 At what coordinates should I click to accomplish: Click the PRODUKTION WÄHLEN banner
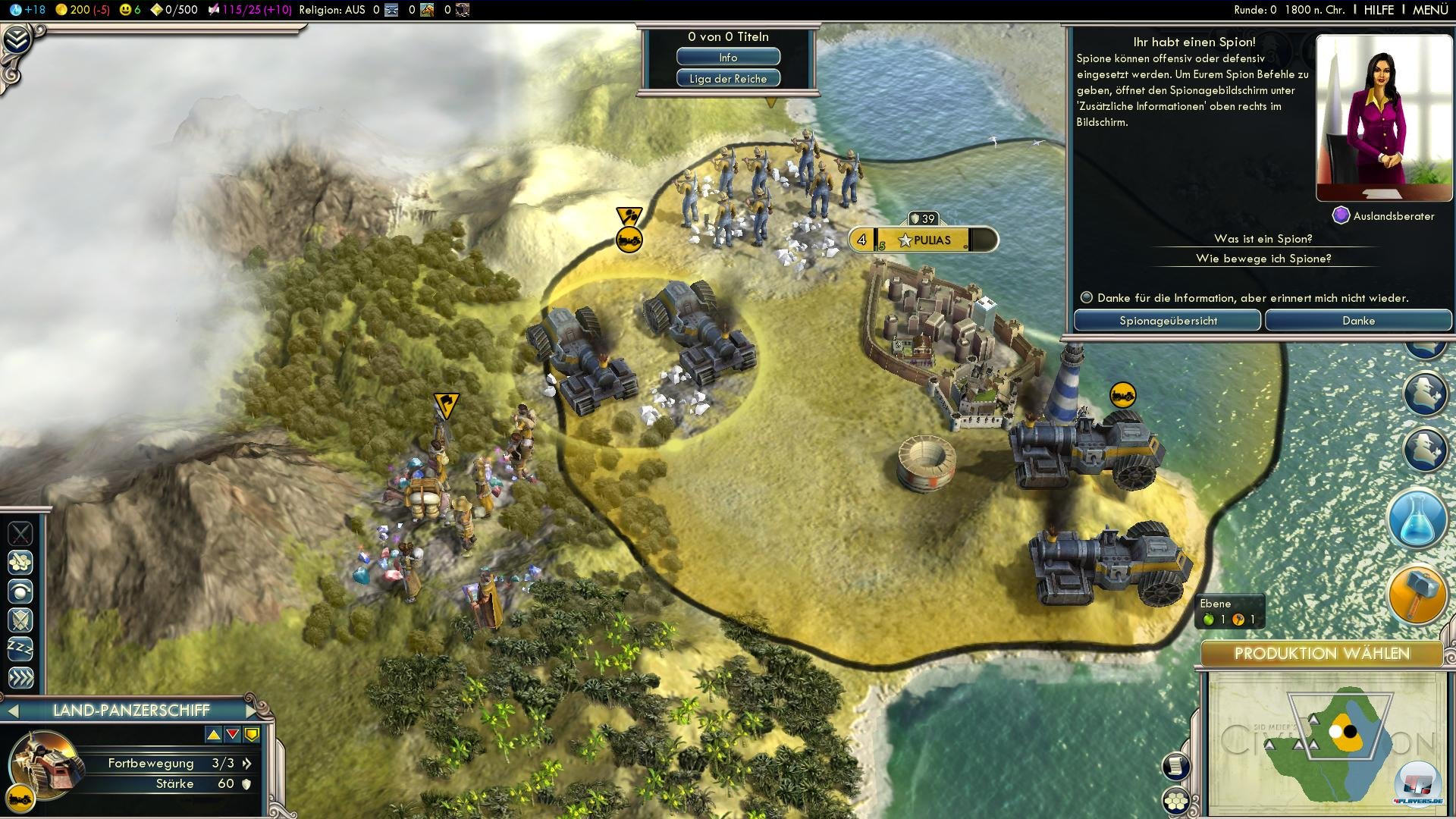pos(1321,654)
